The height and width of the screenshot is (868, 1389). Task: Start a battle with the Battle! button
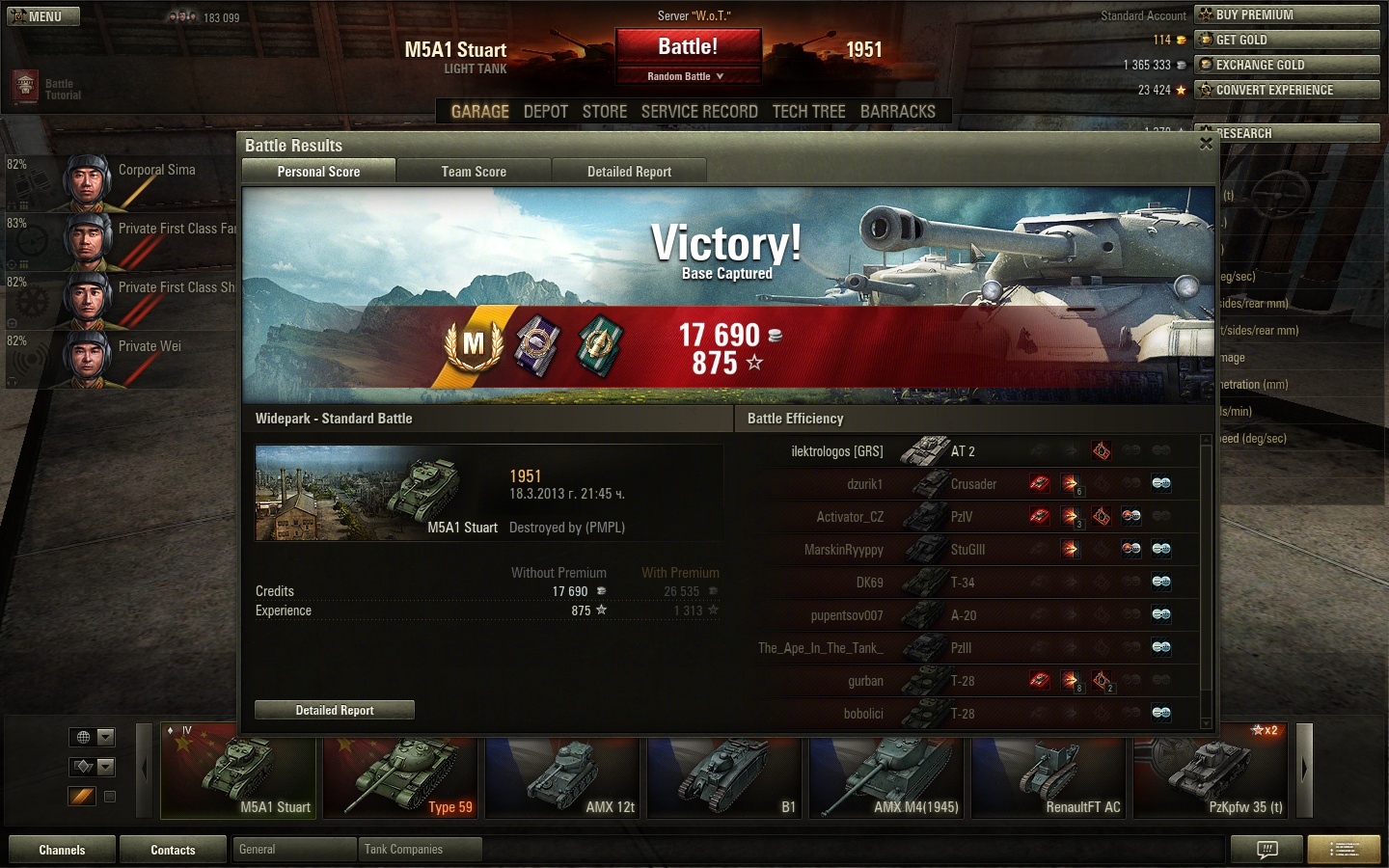pos(688,47)
